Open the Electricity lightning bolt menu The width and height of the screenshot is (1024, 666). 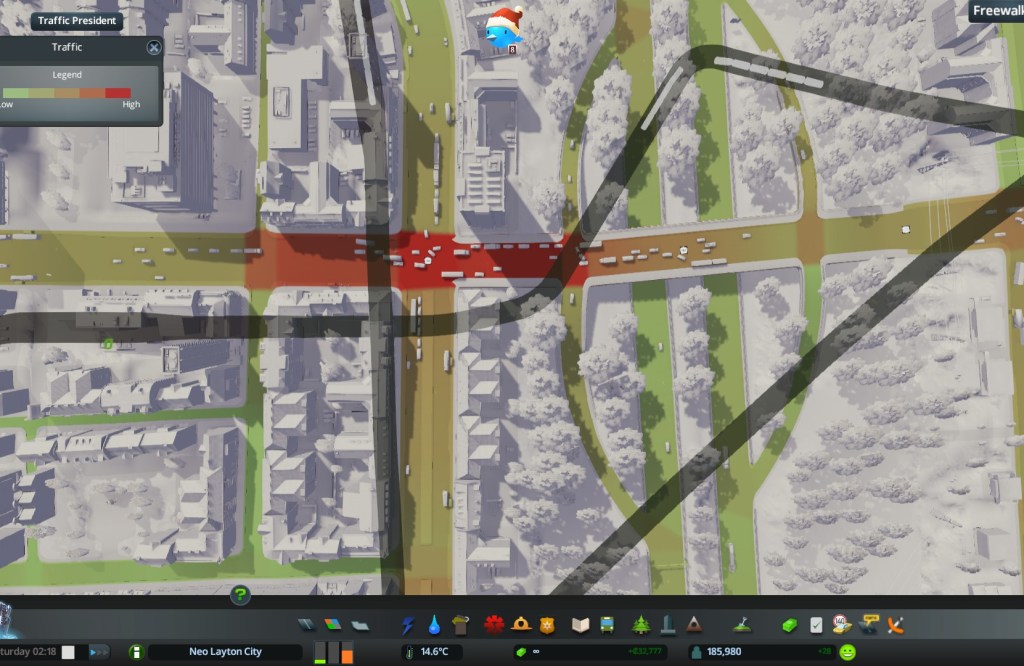tap(408, 625)
